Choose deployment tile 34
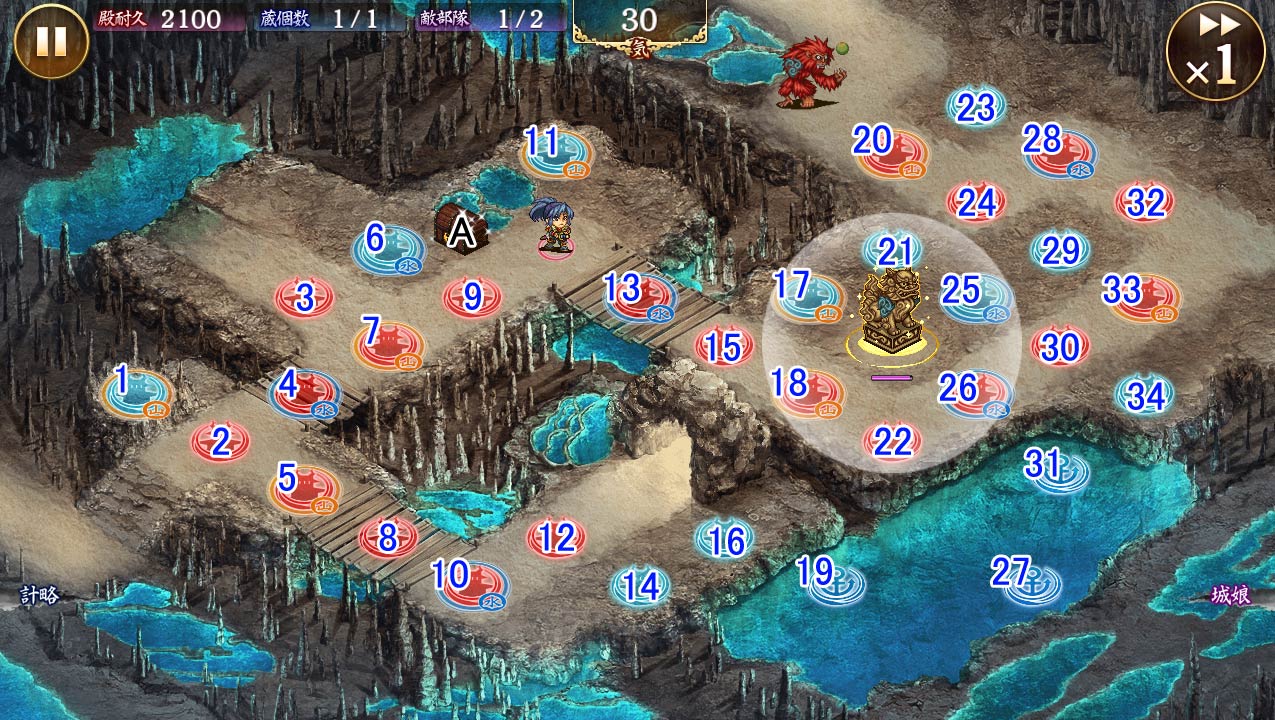This screenshot has width=1275, height=720. [x=1145, y=395]
